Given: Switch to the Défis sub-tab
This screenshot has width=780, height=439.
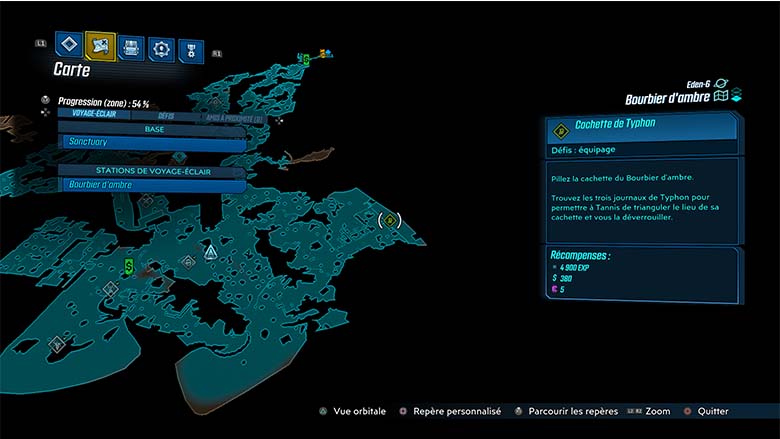Looking at the screenshot, I should point(166,115).
